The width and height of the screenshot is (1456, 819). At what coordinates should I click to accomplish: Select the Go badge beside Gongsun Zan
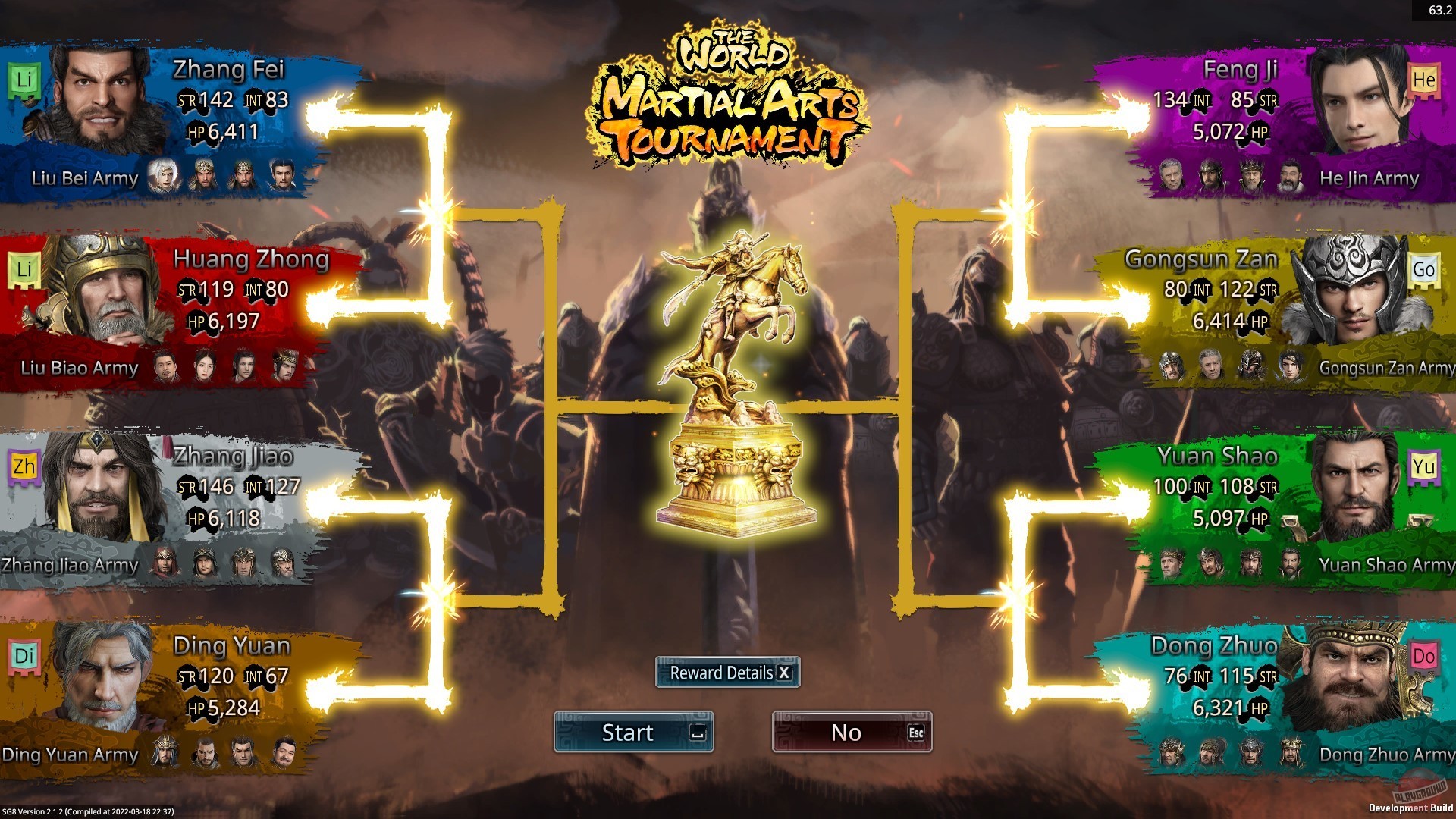point(1424,270)
